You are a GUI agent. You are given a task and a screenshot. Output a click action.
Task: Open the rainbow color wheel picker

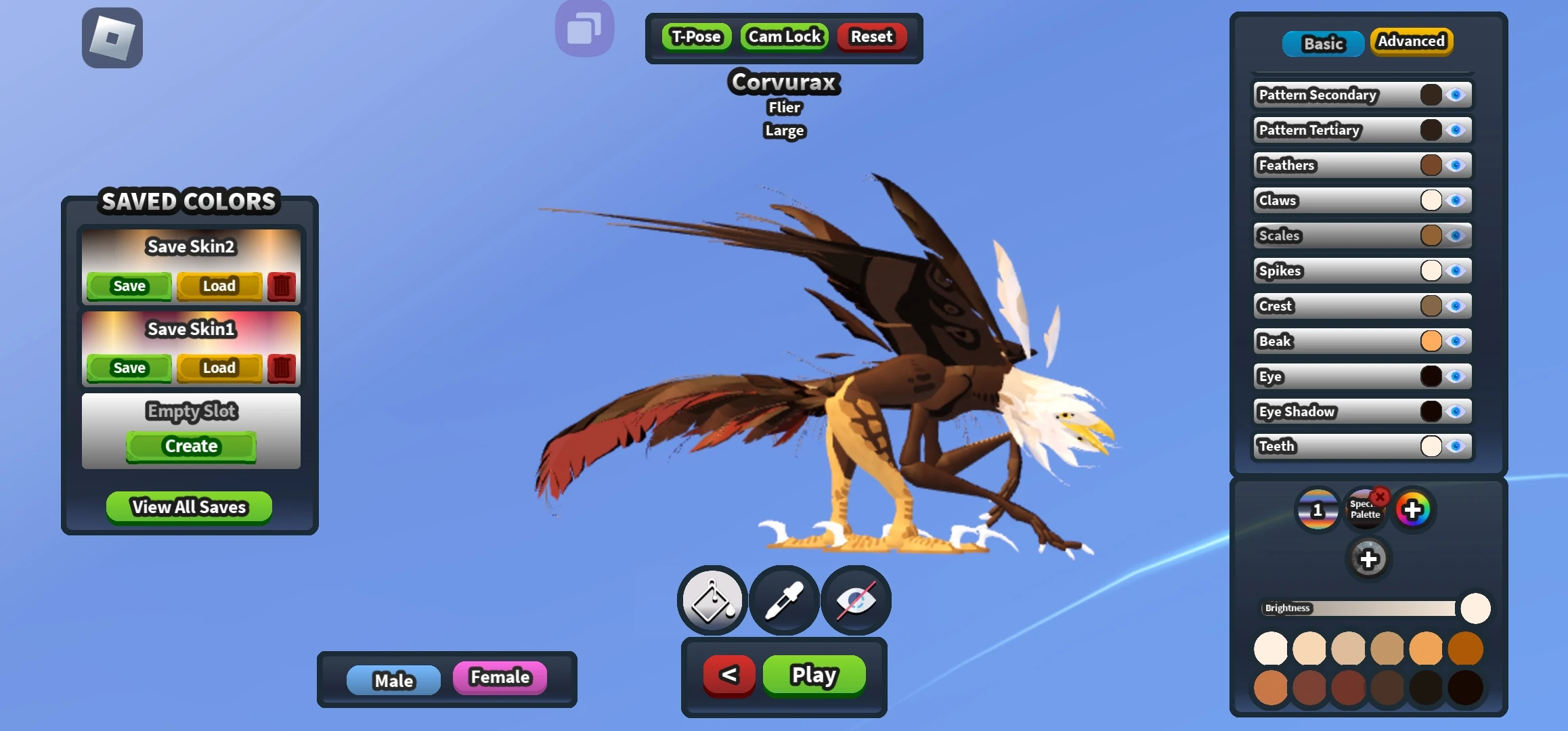[x=1414, y=508]
